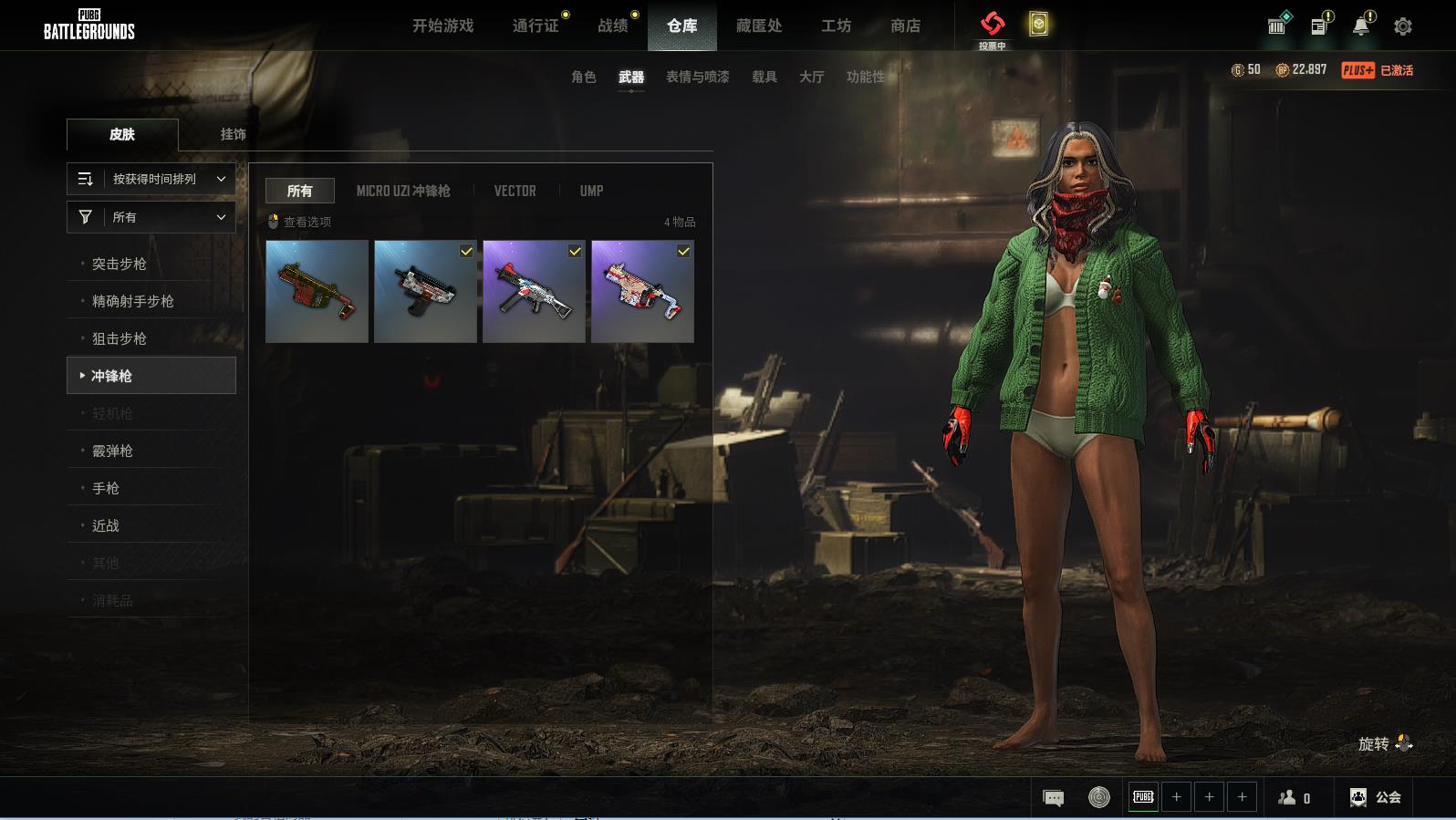Filter skins by VECTOR
This screenshot has height=820, width=1456.
point(515,191)
